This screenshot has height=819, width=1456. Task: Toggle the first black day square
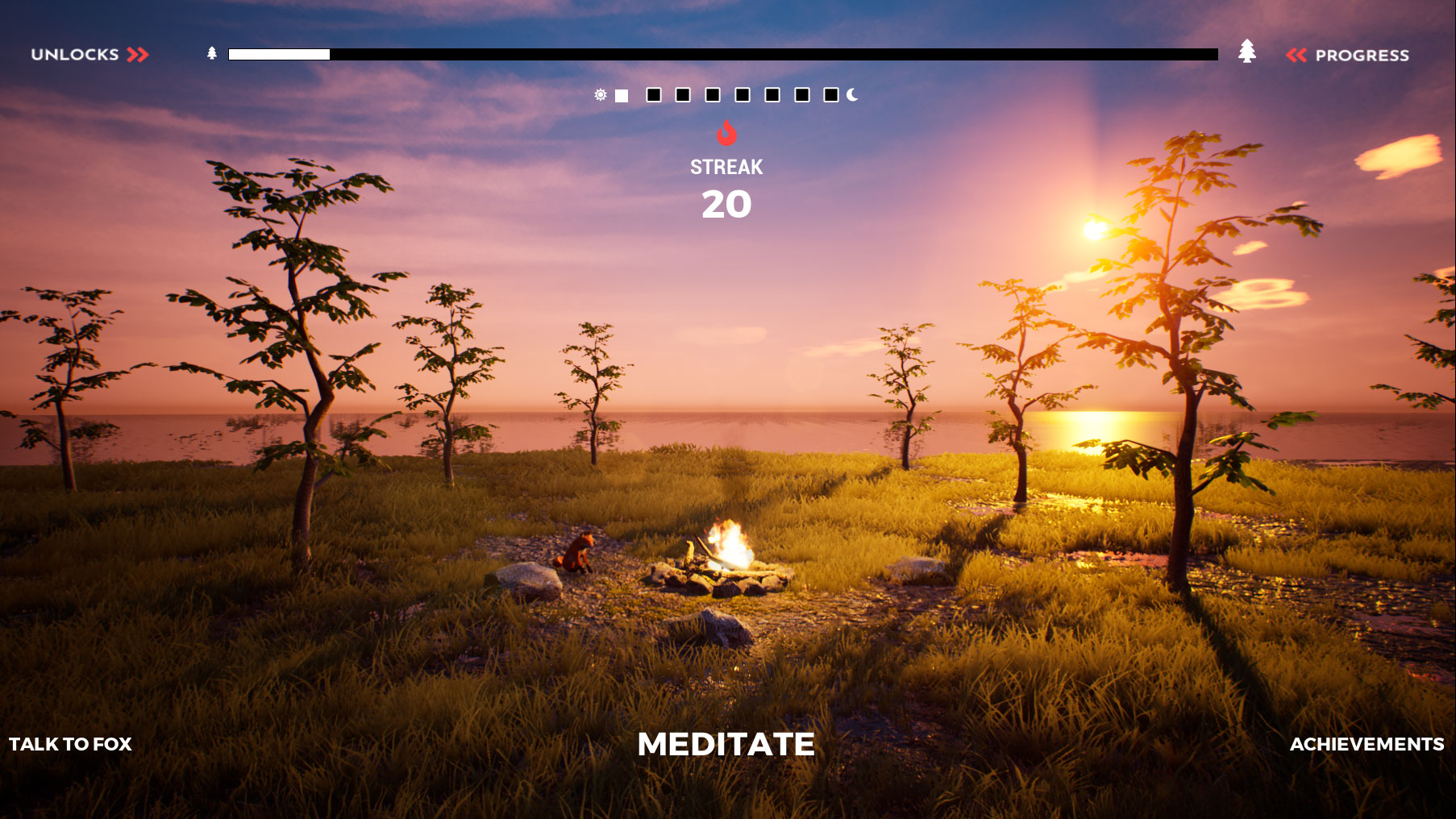(654, 95)
